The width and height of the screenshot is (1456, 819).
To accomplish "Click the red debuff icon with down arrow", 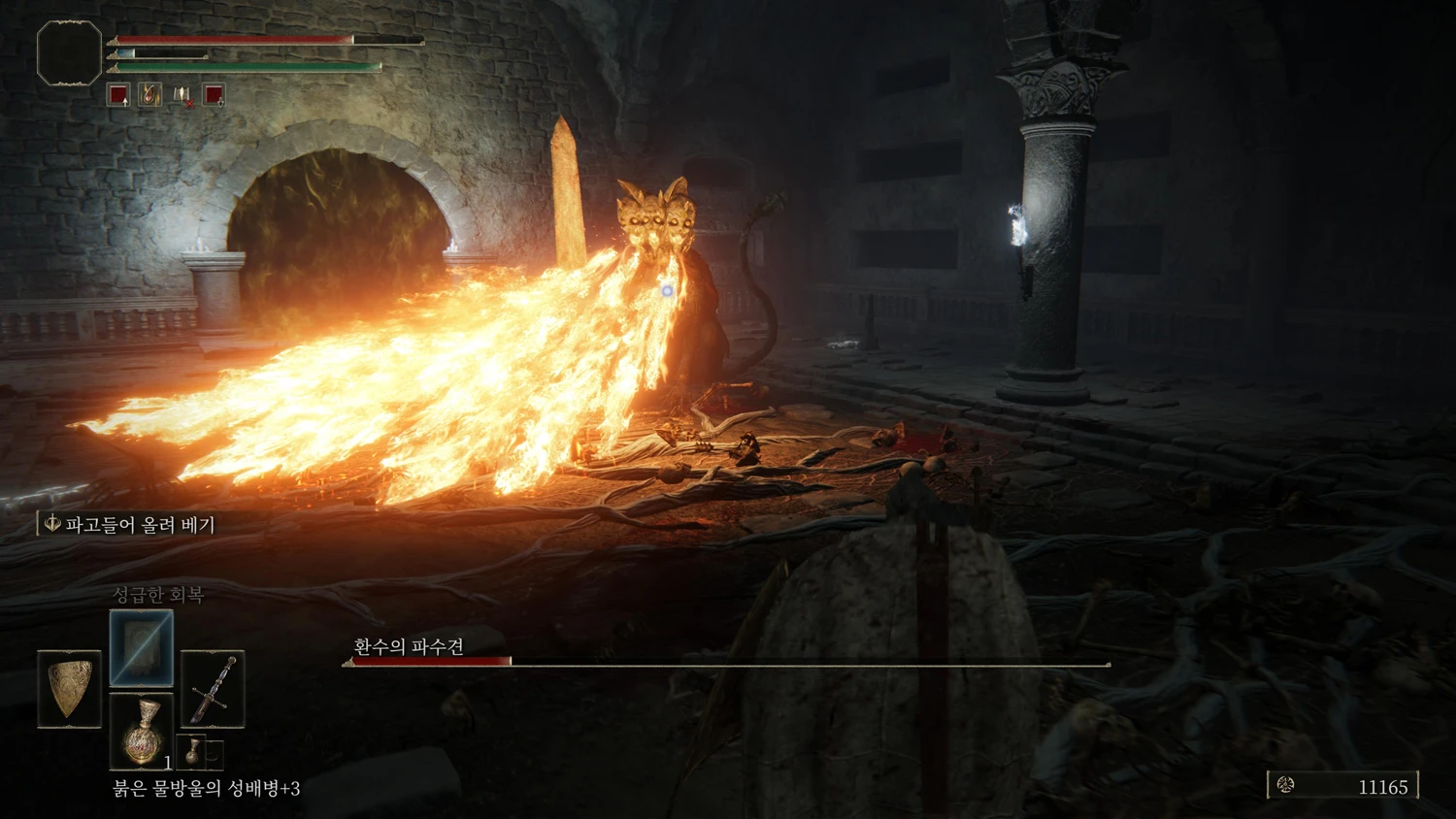I will tap(214, 95).
